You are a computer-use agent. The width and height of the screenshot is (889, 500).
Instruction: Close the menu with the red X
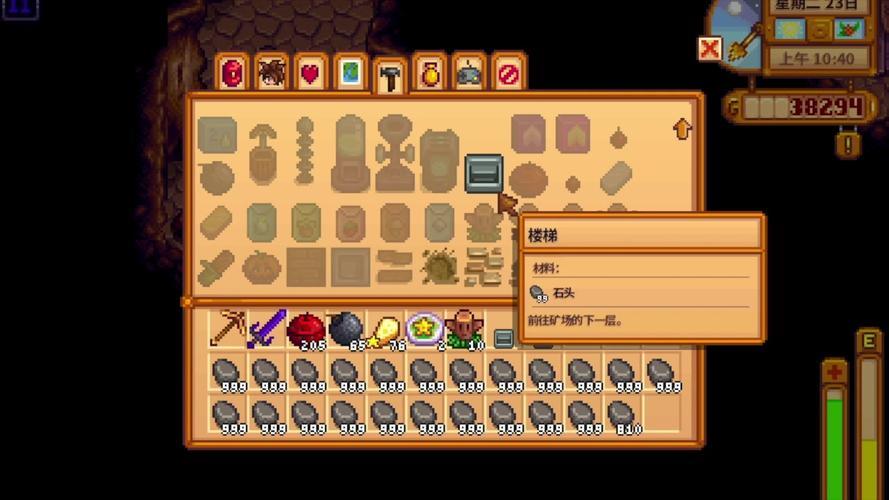(x=710, y=48)
